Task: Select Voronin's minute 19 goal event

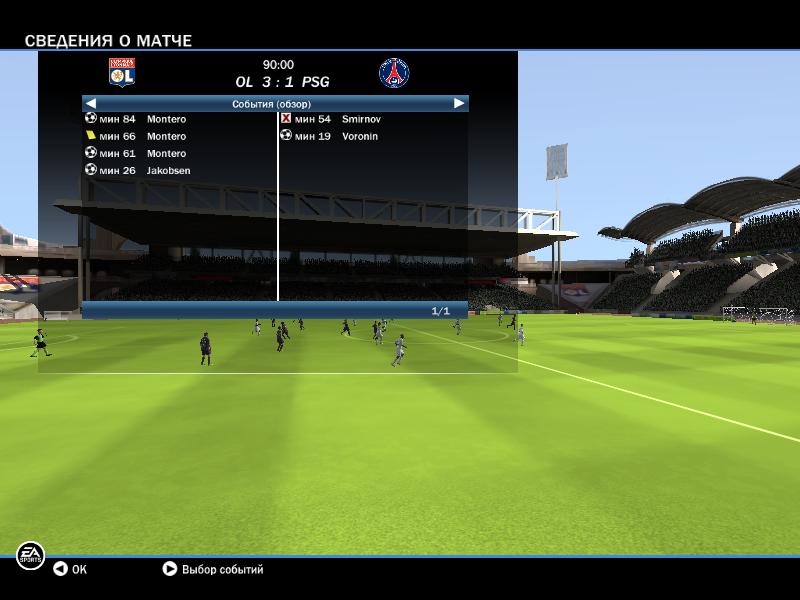Action: 331,136
